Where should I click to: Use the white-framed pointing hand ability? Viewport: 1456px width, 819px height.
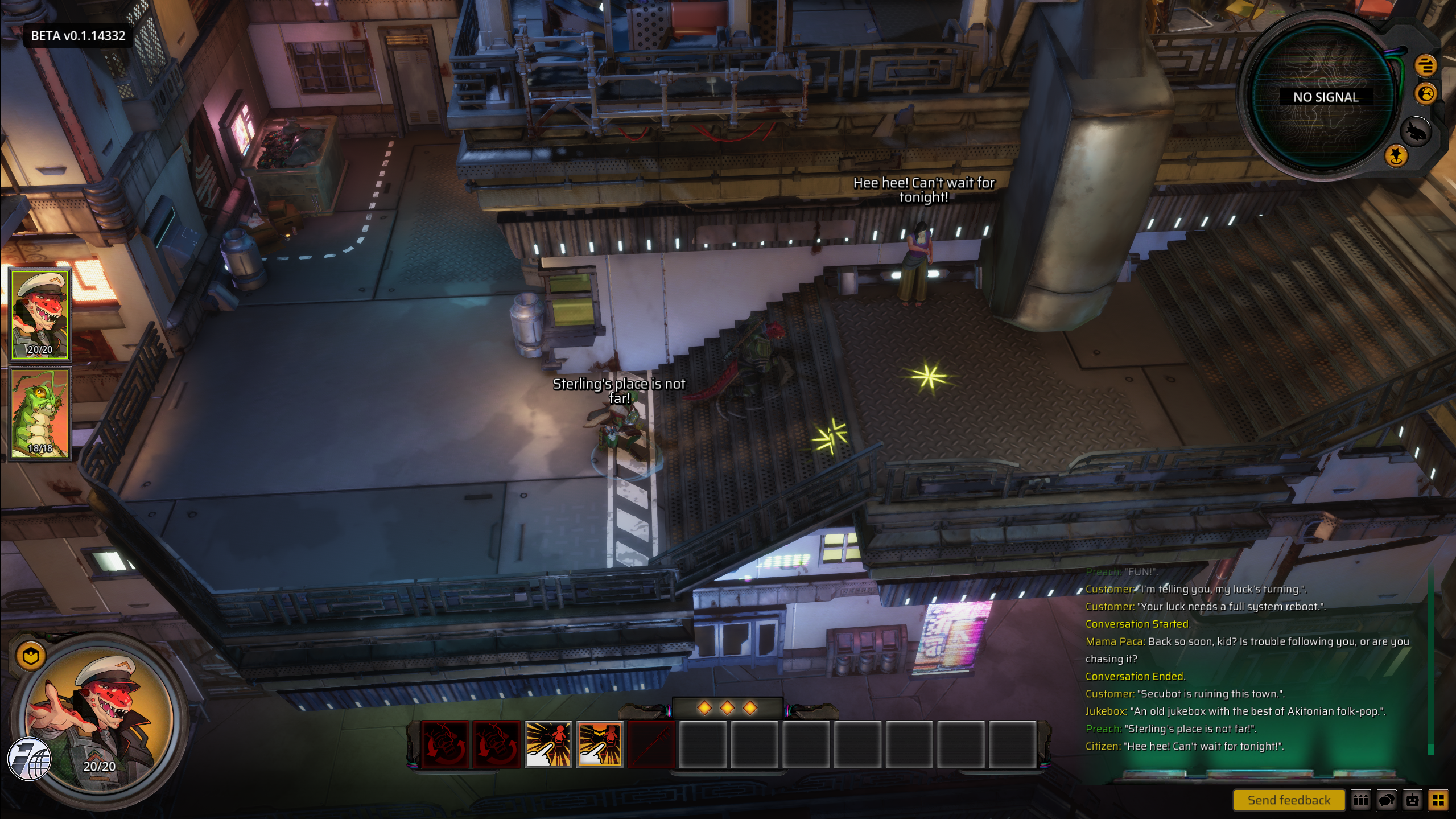tap(548, 744)
